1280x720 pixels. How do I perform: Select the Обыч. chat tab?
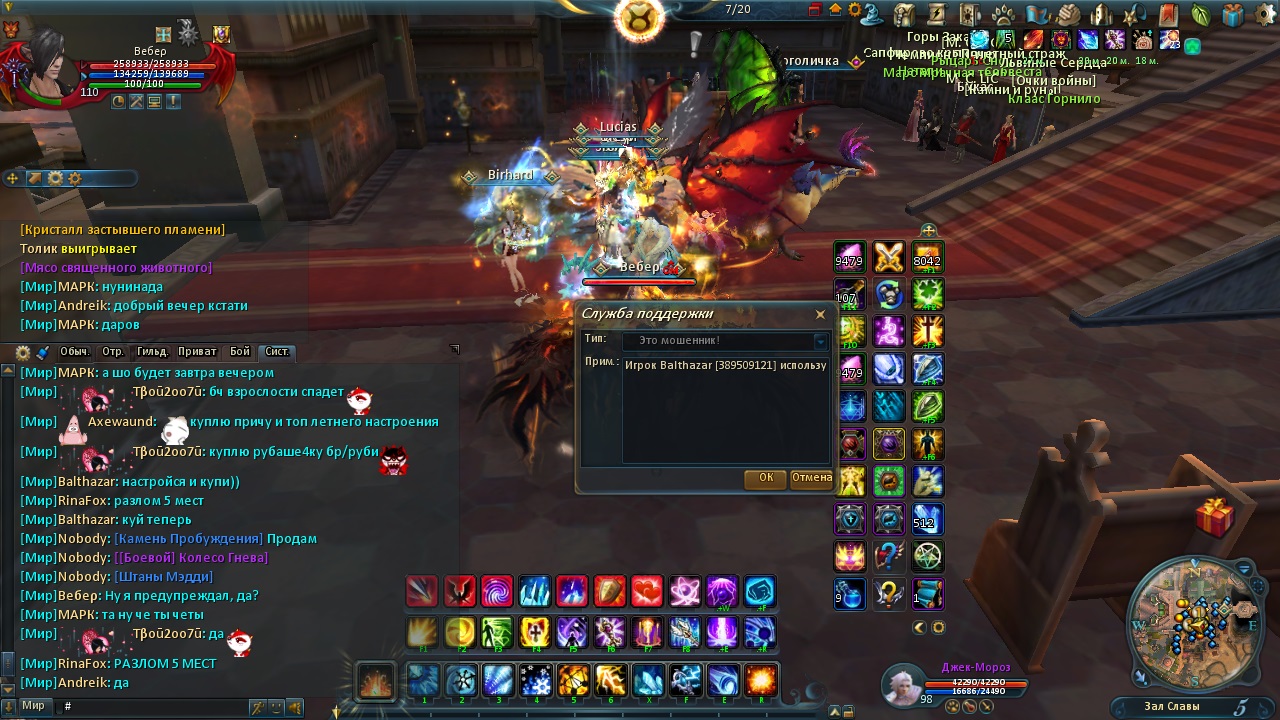click(x=74, y=352)
